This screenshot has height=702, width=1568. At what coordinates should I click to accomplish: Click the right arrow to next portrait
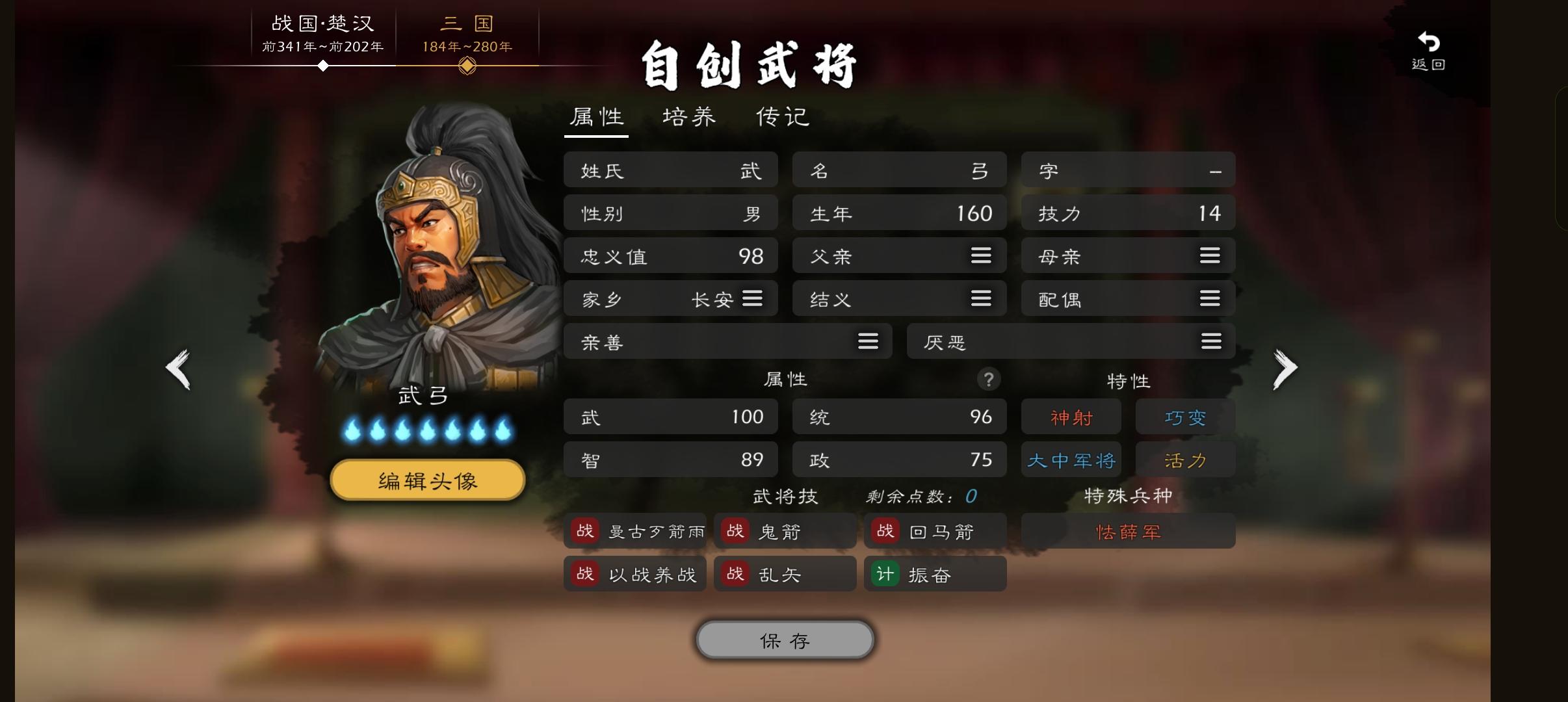coord(1285,368)
